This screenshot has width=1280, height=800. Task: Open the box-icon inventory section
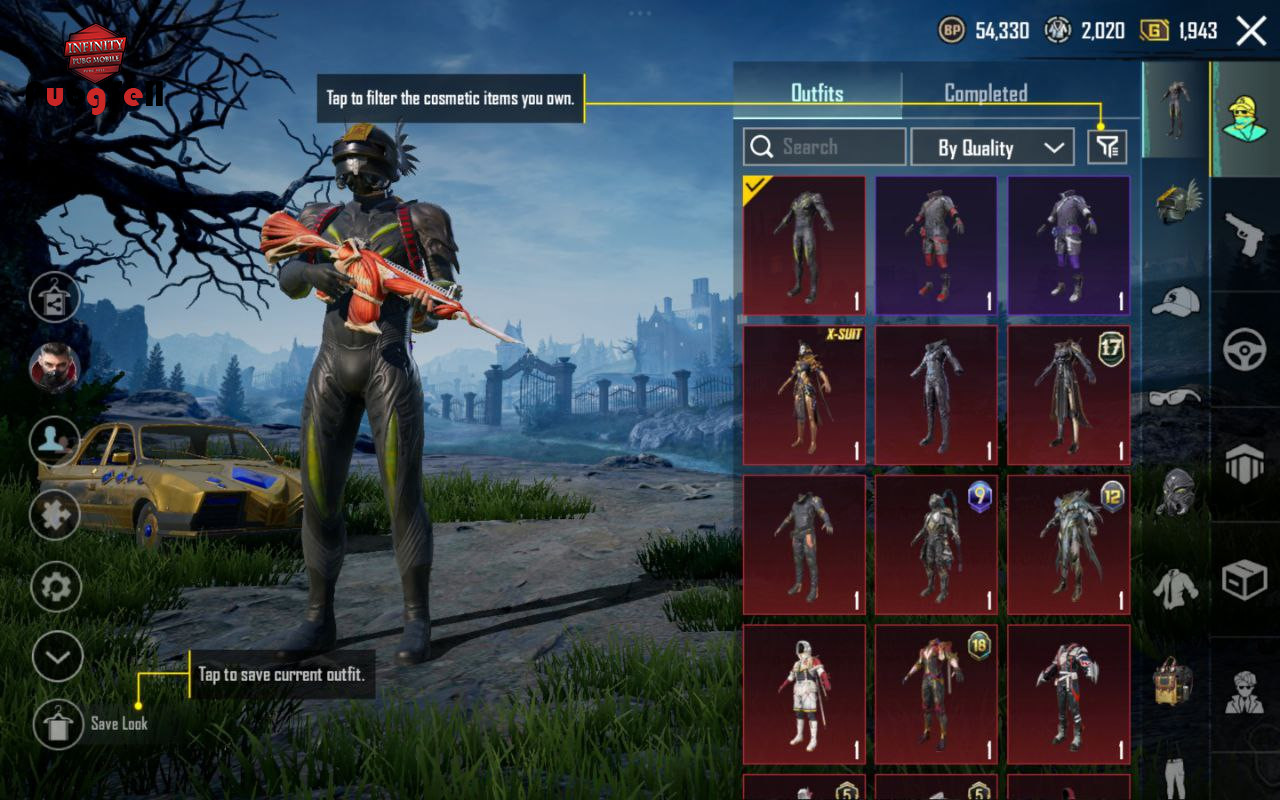click(1245, 578)
